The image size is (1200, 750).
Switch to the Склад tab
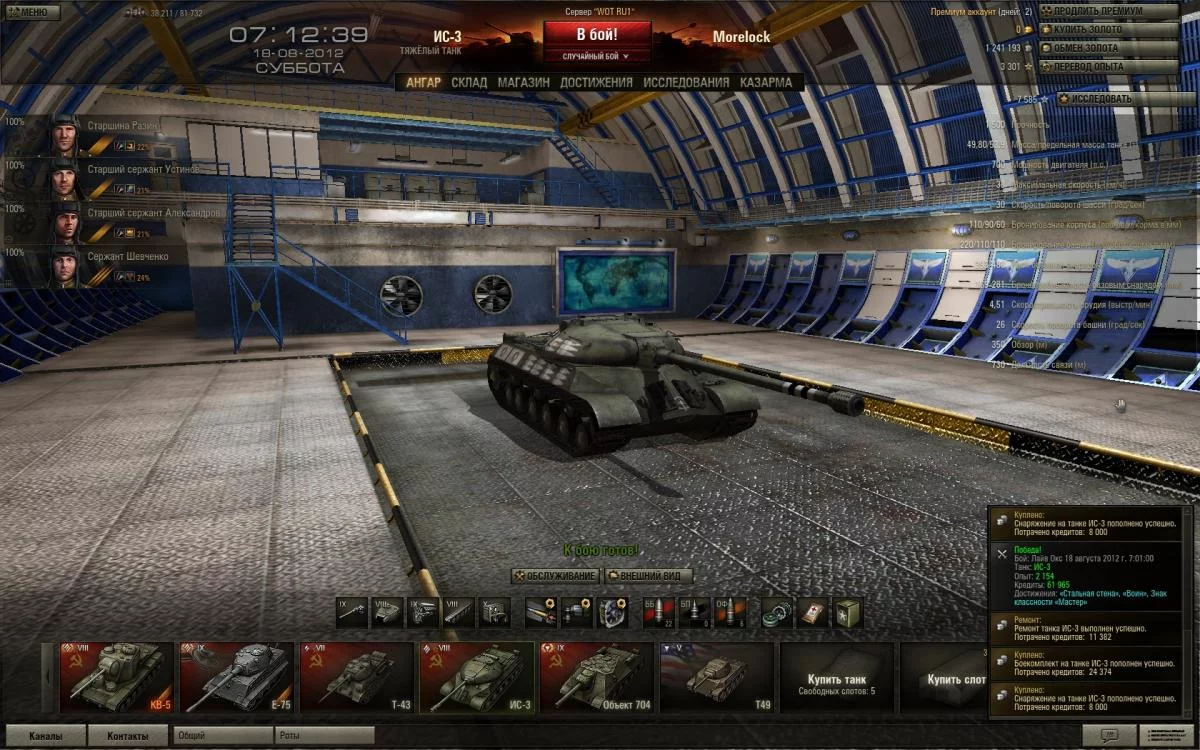(469, 82)
